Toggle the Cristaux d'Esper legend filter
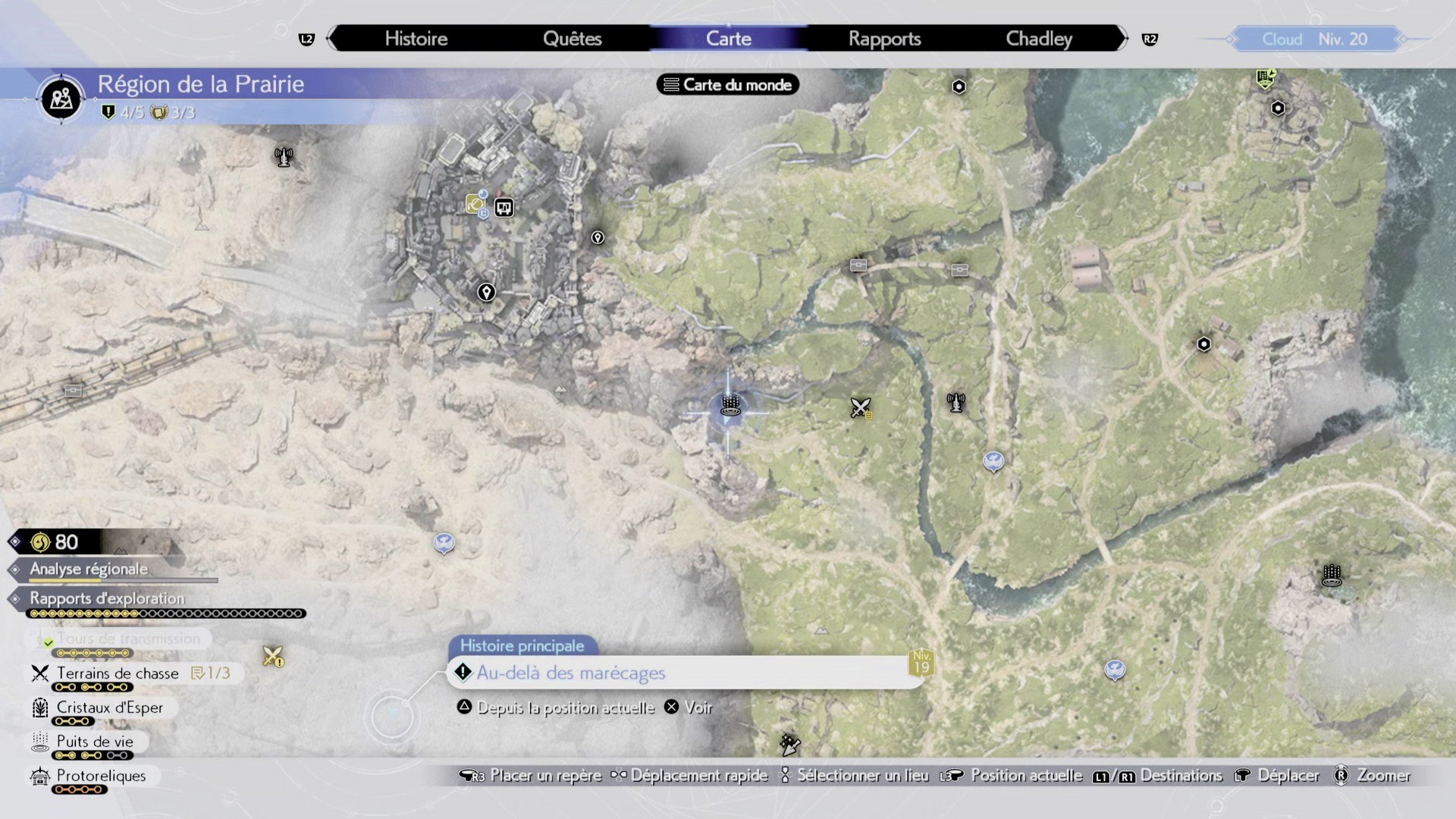 point(108,708)
